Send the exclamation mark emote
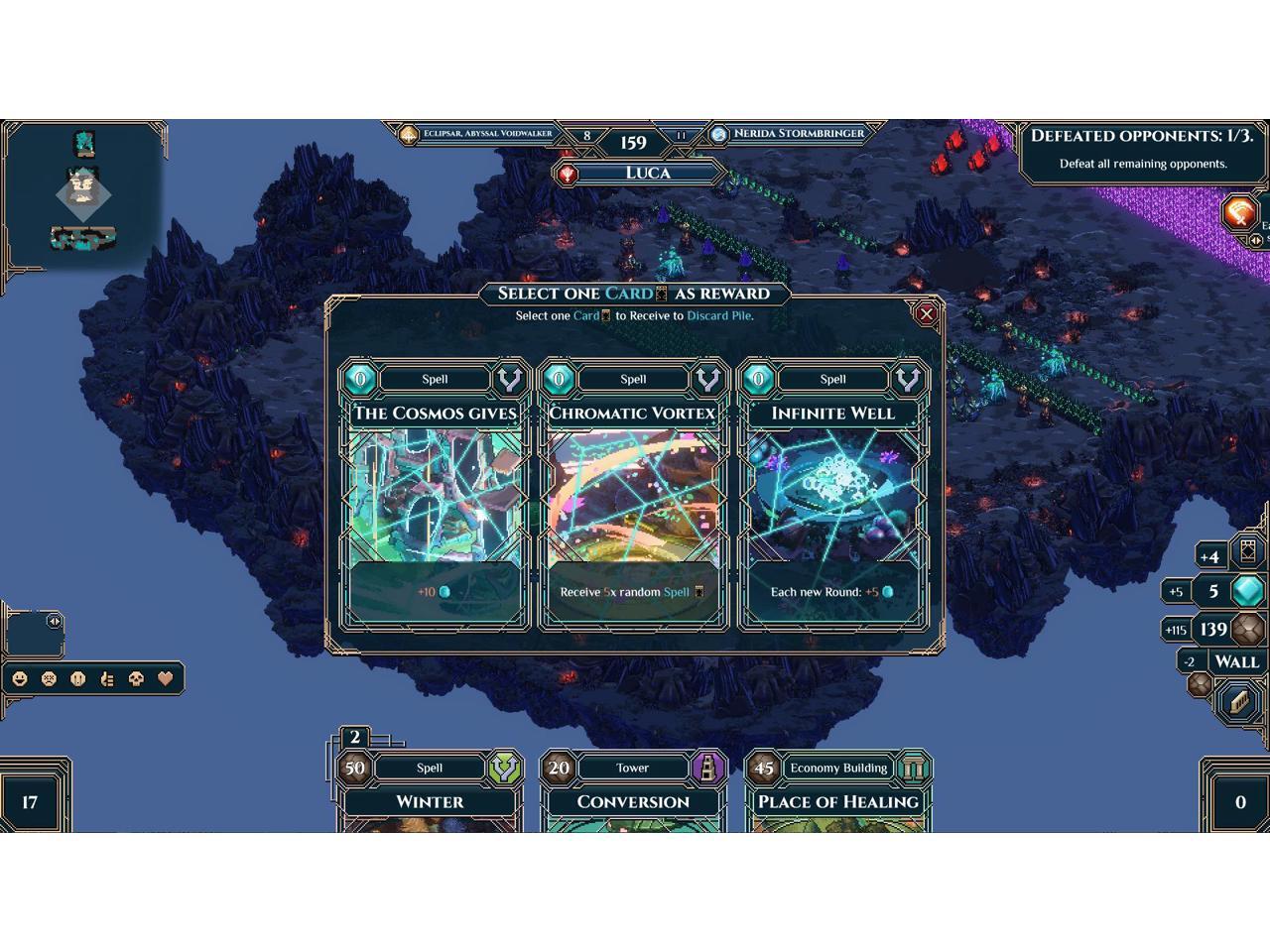 coord(78,679)
